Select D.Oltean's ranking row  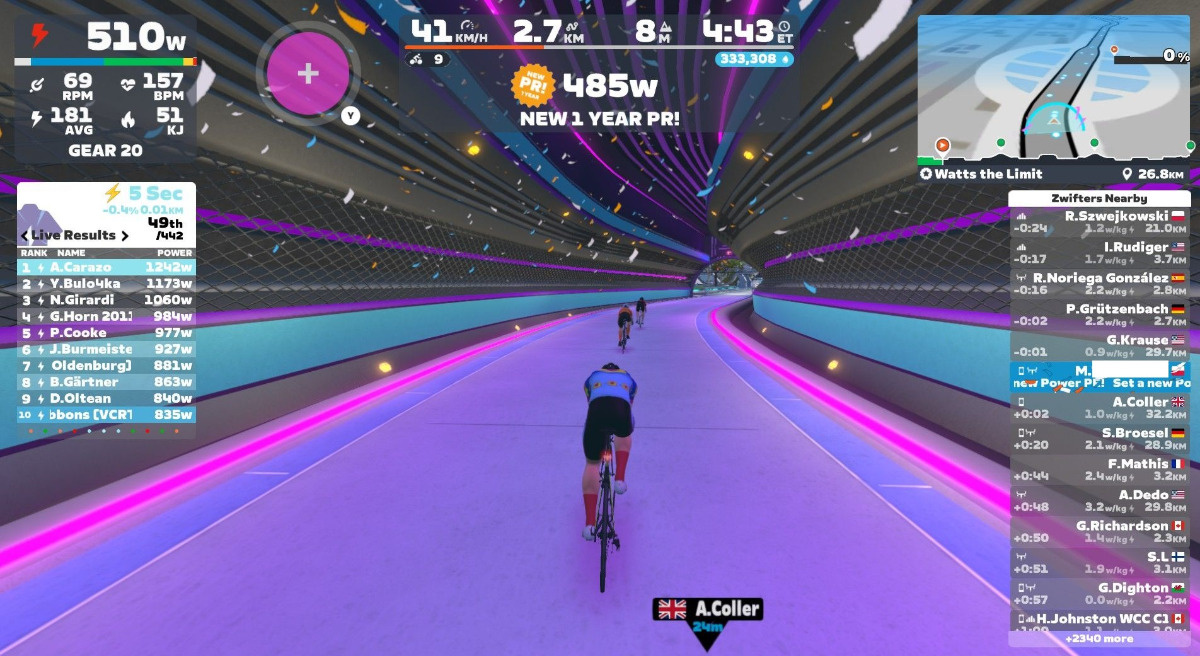coord(106,398)
